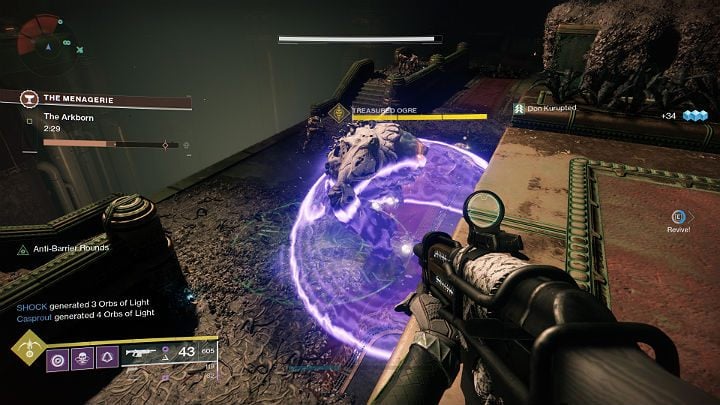Select the grenade ability icon

click(57, 356)
